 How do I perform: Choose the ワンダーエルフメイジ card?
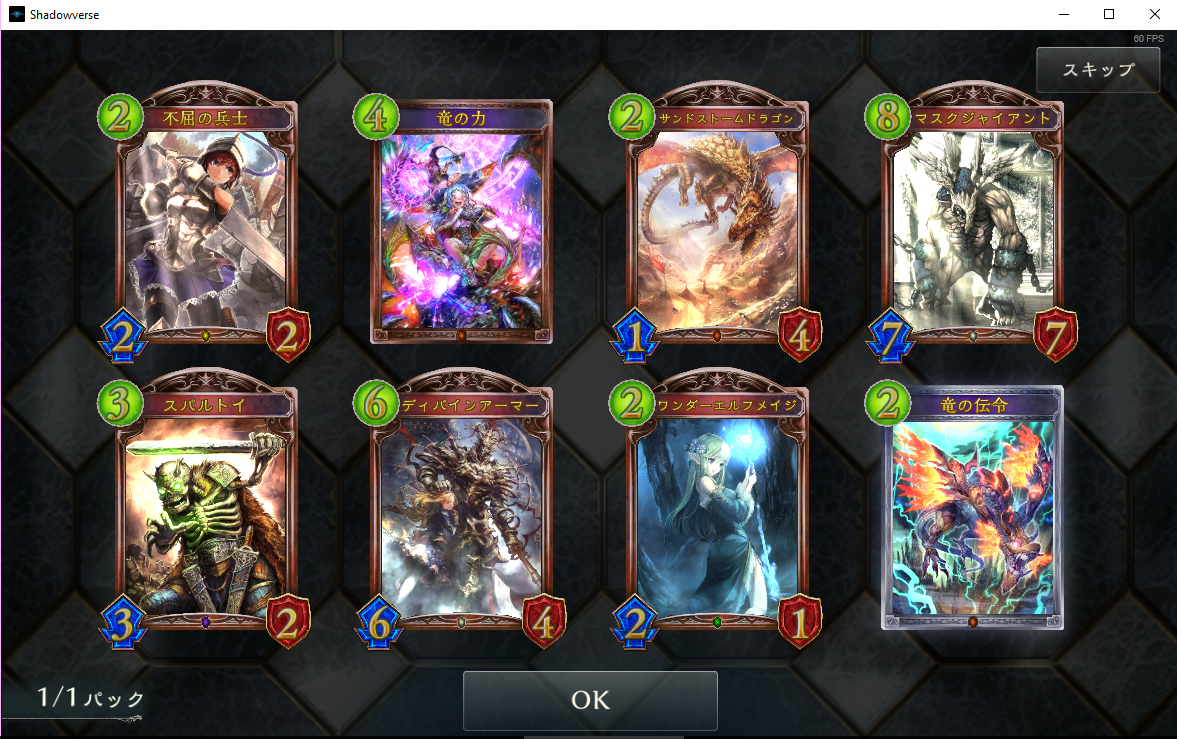(717, 512)
